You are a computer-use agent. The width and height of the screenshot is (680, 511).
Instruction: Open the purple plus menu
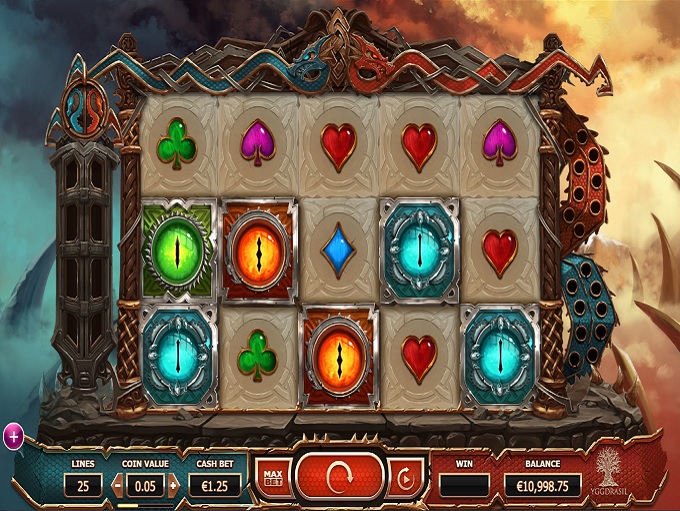[14, 435]
